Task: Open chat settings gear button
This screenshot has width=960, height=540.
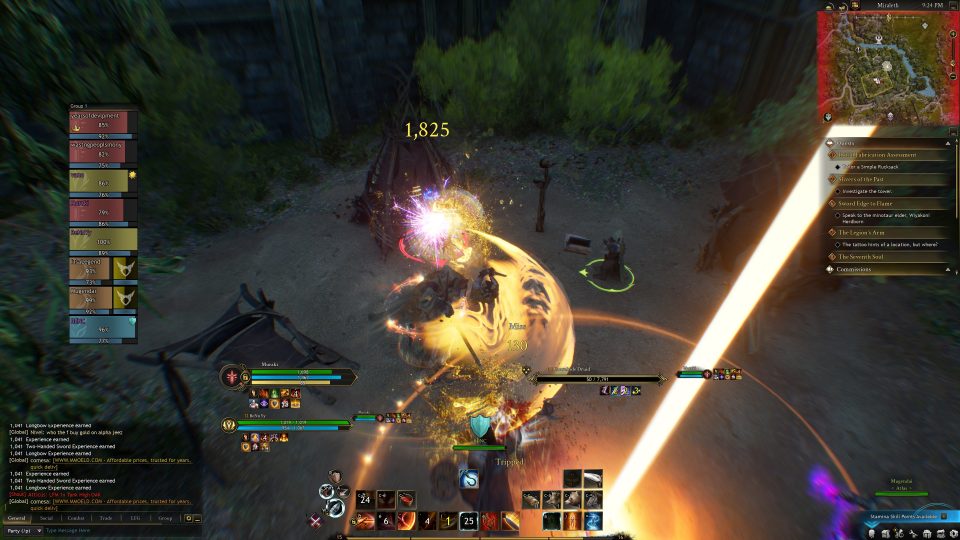Action: [188, 518]
